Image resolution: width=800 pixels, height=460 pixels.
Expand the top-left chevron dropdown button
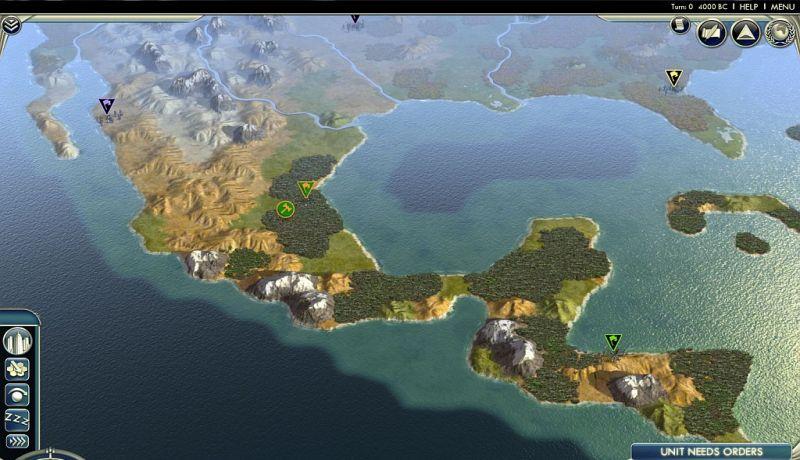coord(10,26)
